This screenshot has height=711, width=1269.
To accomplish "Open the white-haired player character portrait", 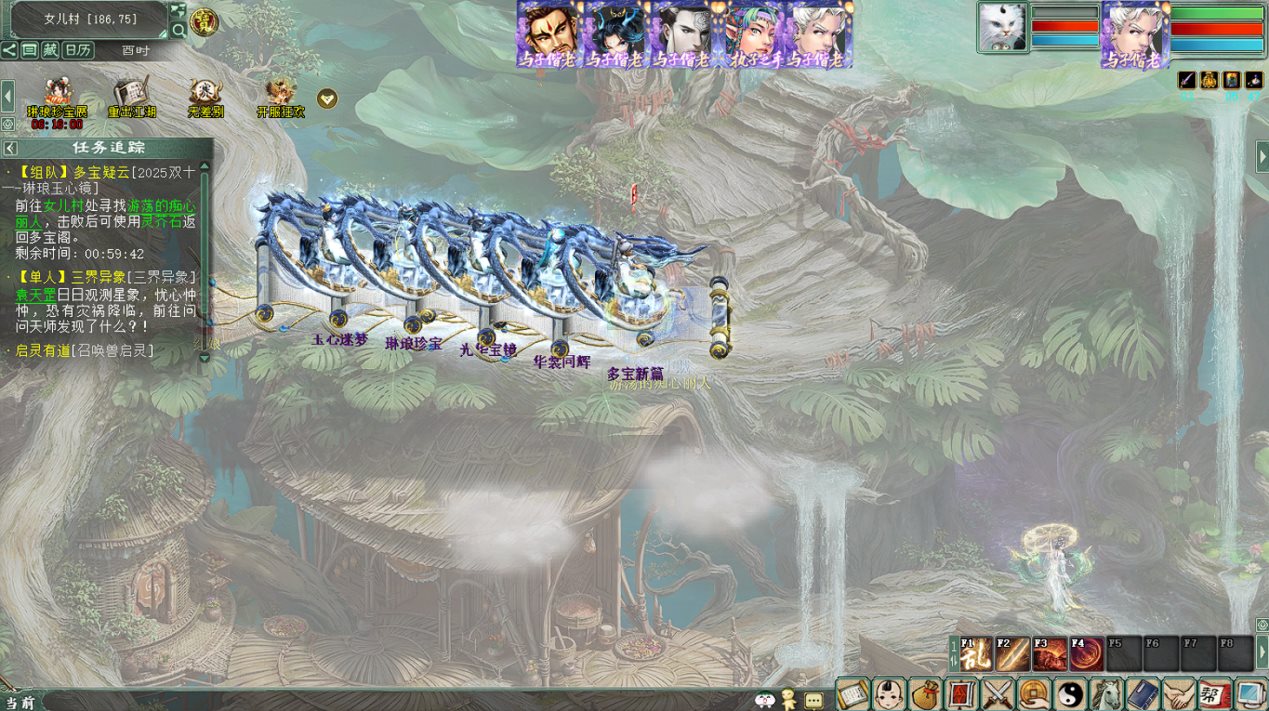I will 1135,33.
